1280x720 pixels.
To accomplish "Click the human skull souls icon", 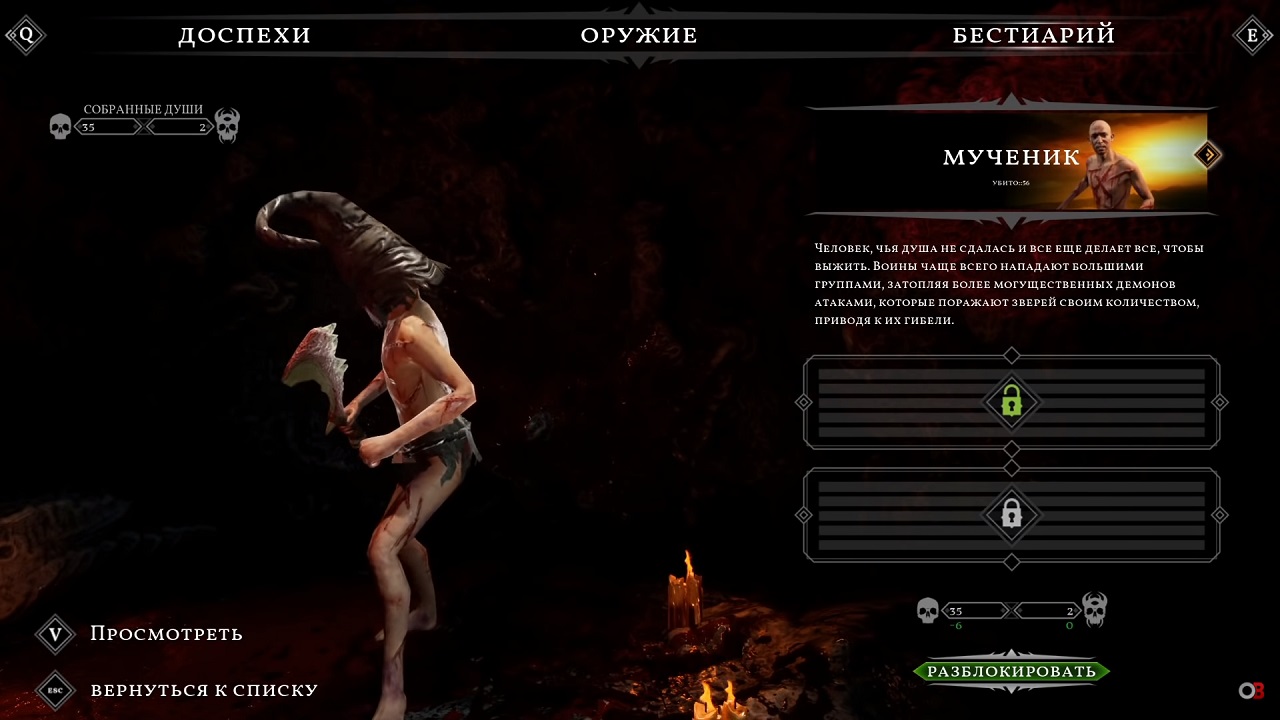I will 61,126.
